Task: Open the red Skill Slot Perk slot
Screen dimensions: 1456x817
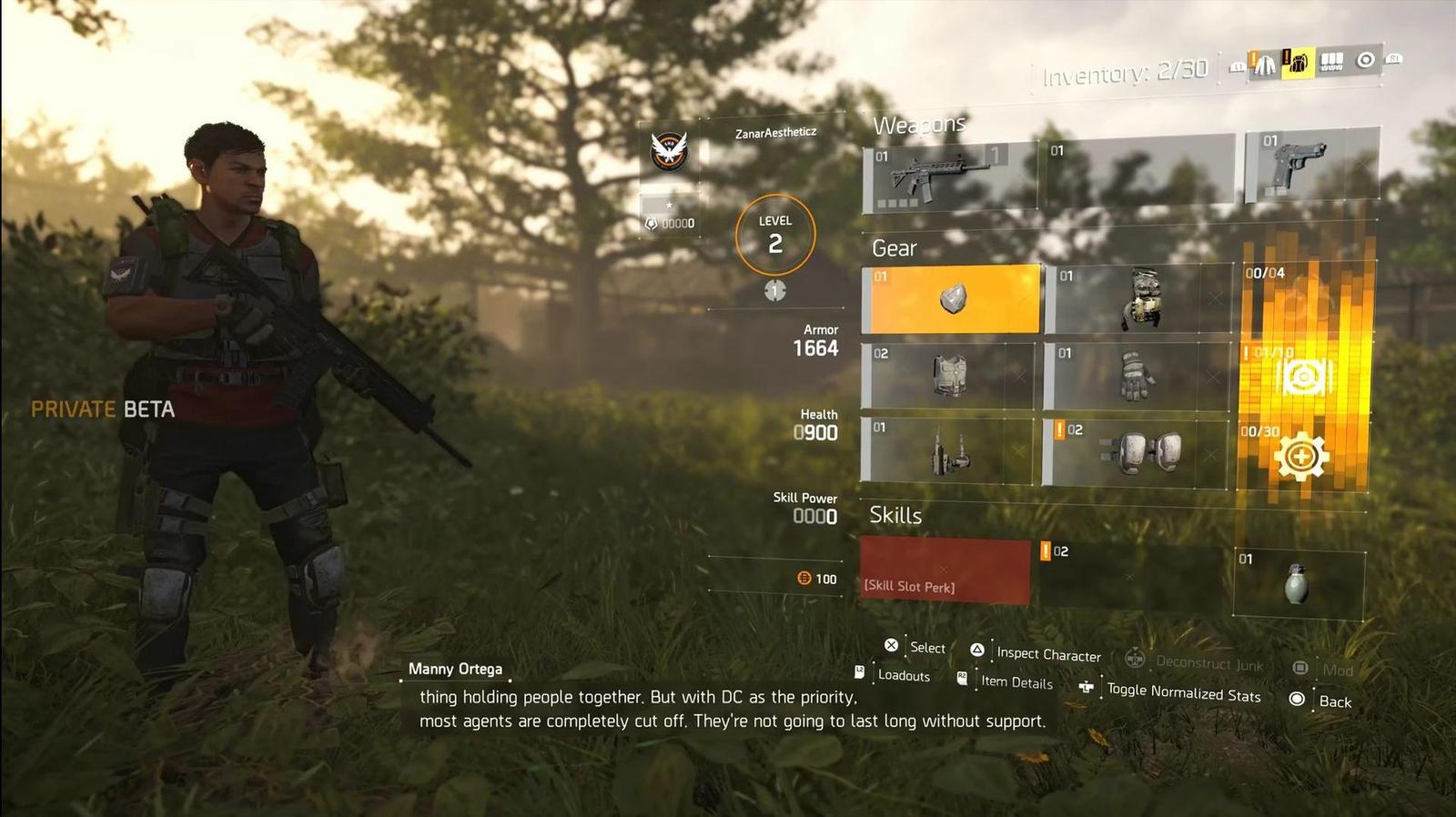Action: click(x=945, y=570)
